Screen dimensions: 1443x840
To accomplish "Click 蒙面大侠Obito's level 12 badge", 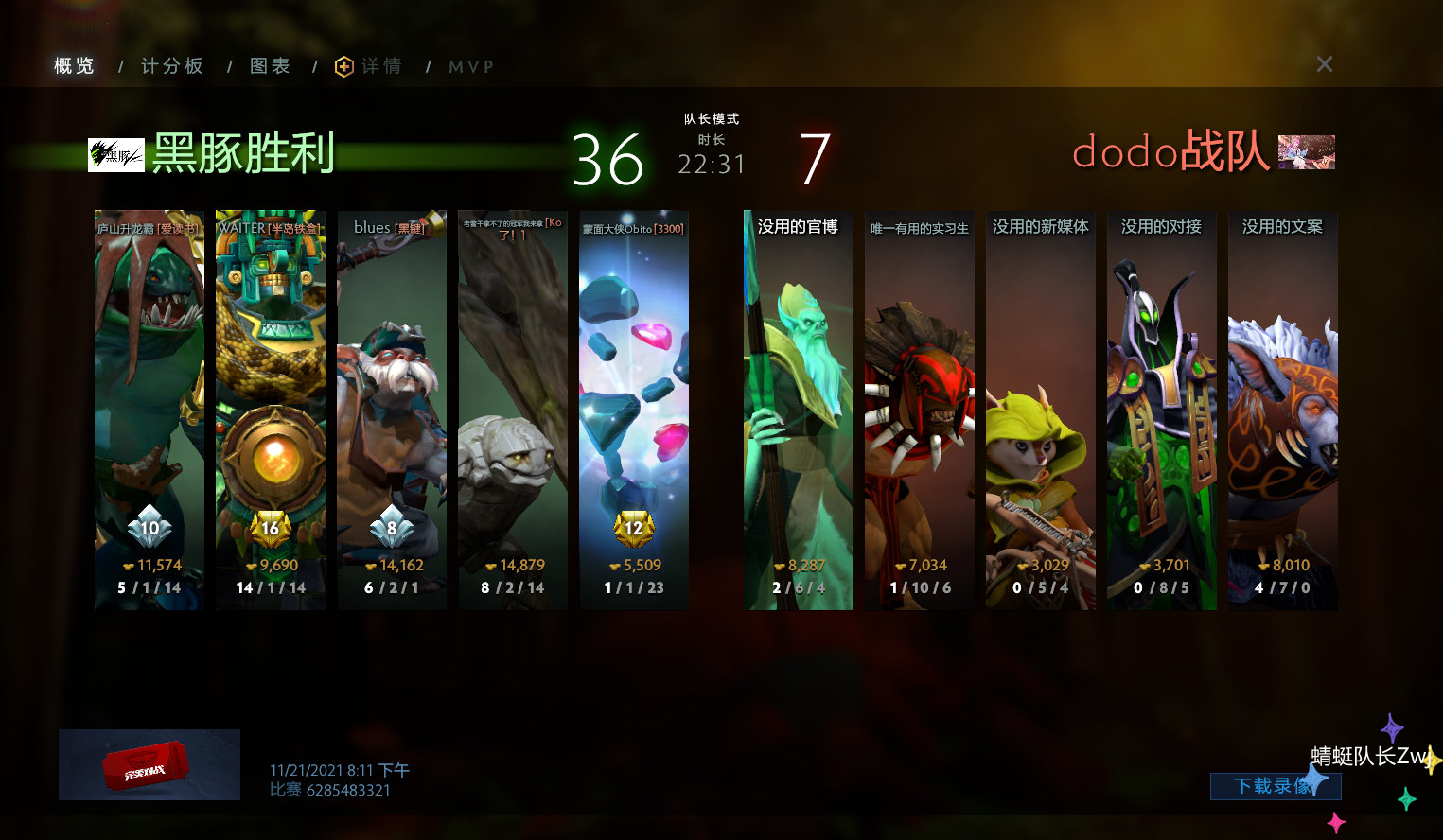I will click(x=634, y=528).
